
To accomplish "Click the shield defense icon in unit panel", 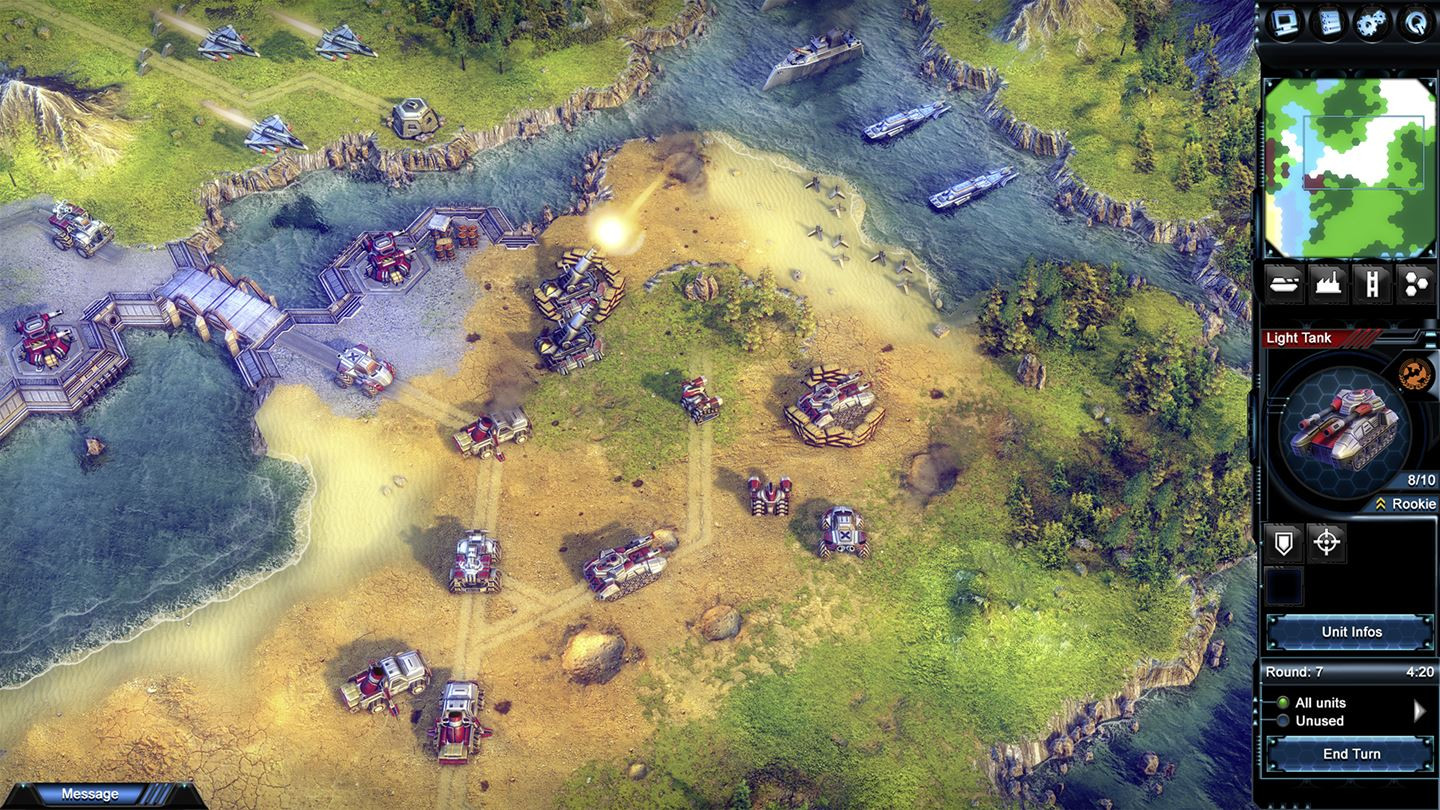I will (x=1283, y=543).
